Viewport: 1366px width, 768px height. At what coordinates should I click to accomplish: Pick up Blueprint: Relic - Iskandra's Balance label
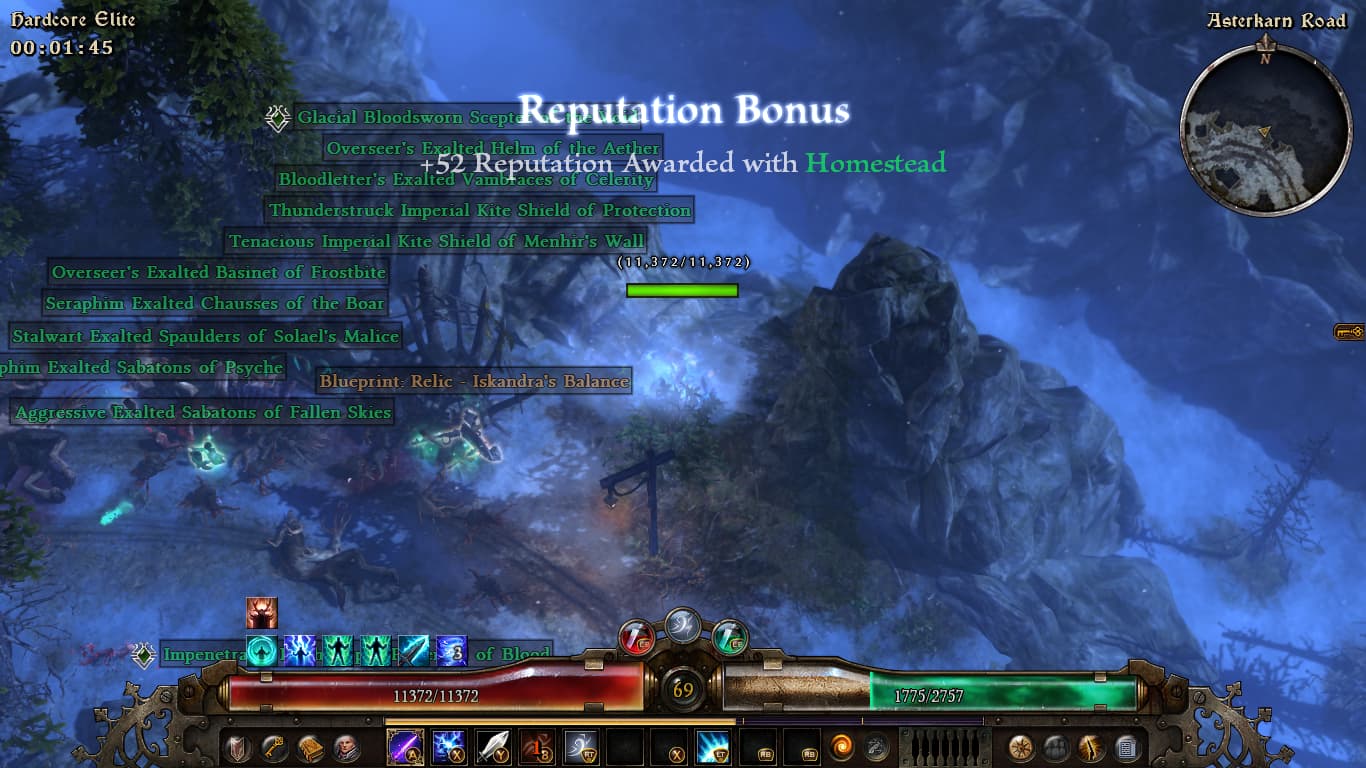point(474,381)
